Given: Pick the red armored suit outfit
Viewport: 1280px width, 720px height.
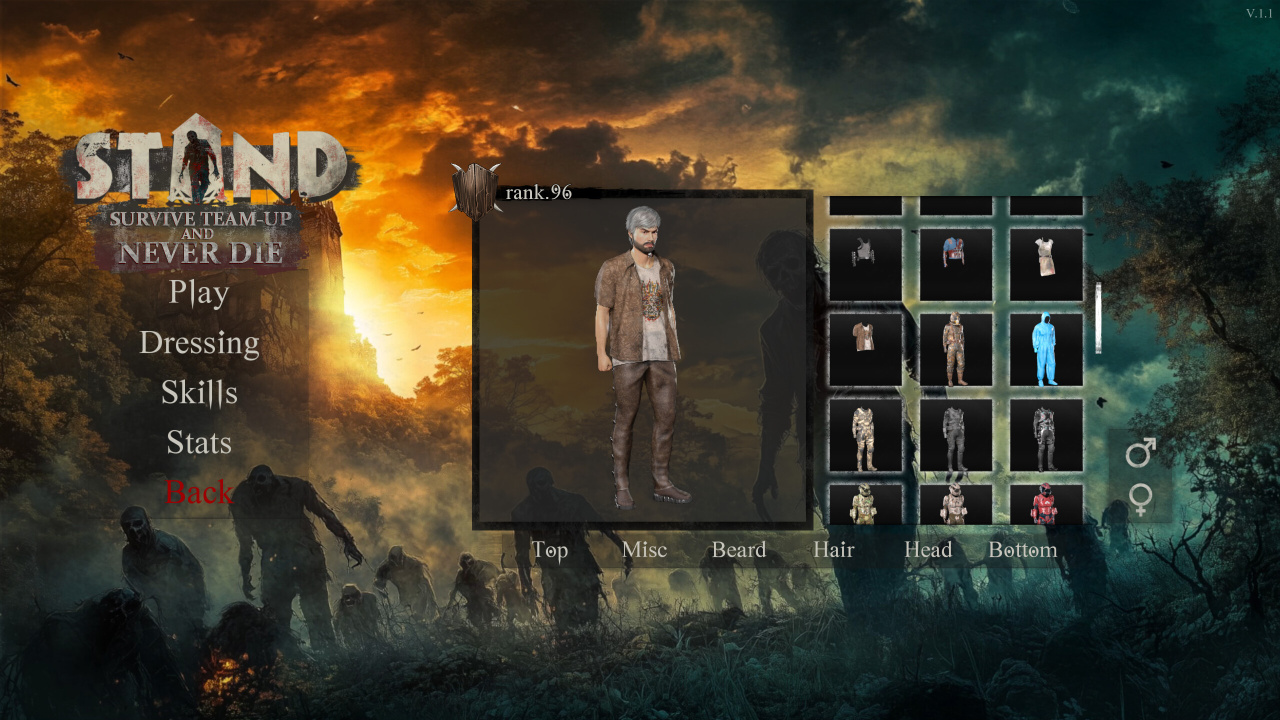Looking at the screenshot, I should pos(1046,504).
